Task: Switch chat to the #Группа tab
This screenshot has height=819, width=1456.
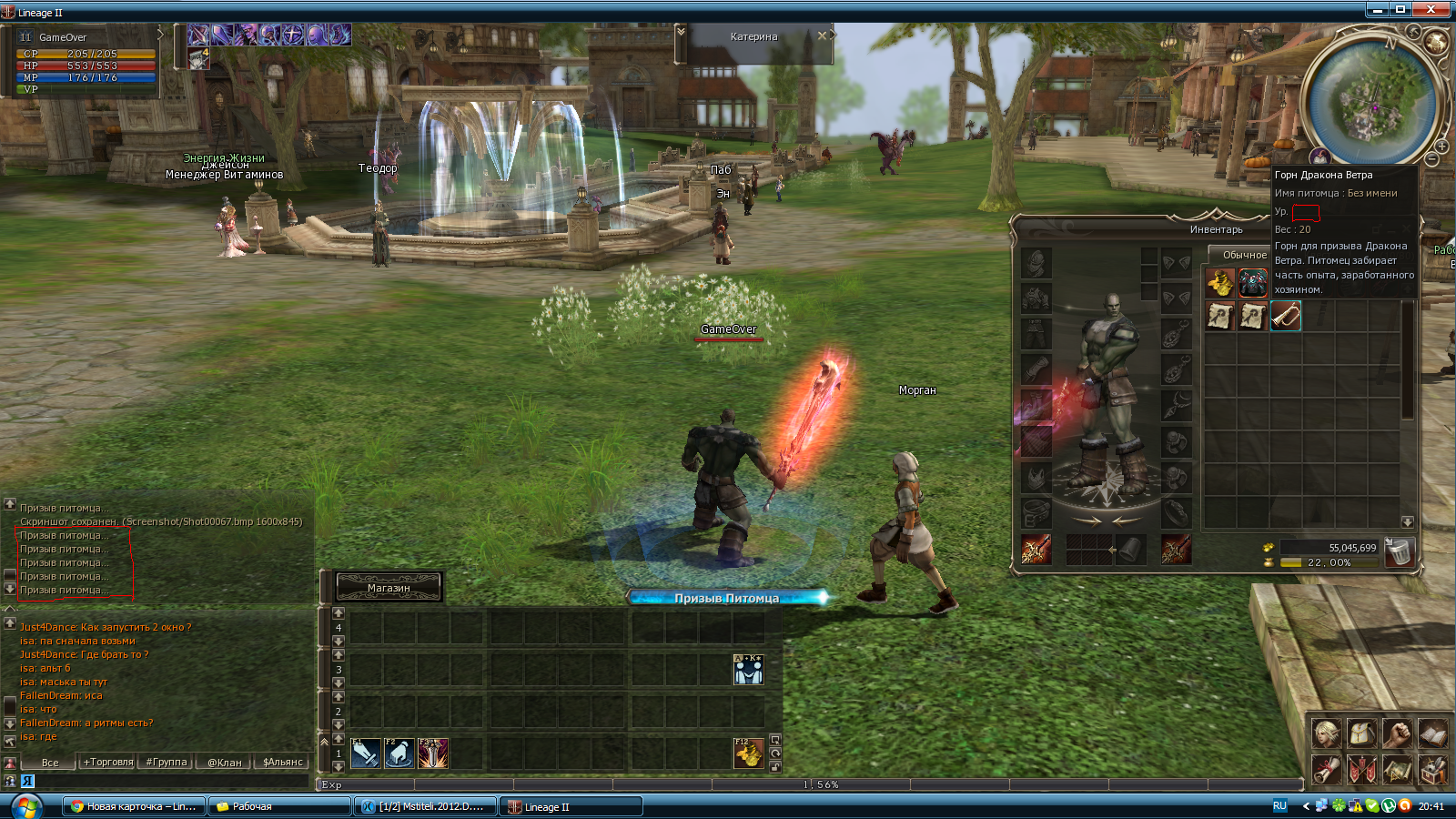Action: pos(167,763)
